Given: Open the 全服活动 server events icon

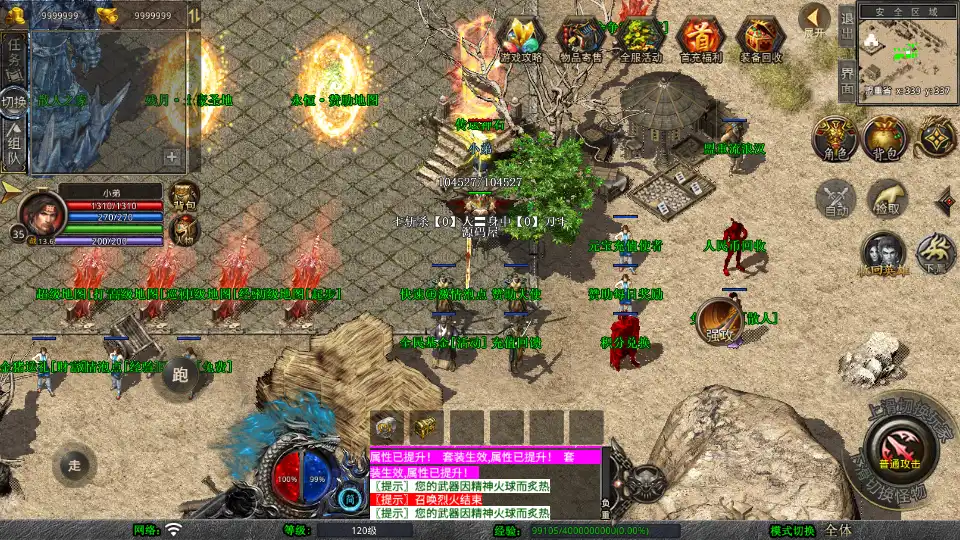Looking at the screenshot, I should pyautogui.click(x=640, y=40).
